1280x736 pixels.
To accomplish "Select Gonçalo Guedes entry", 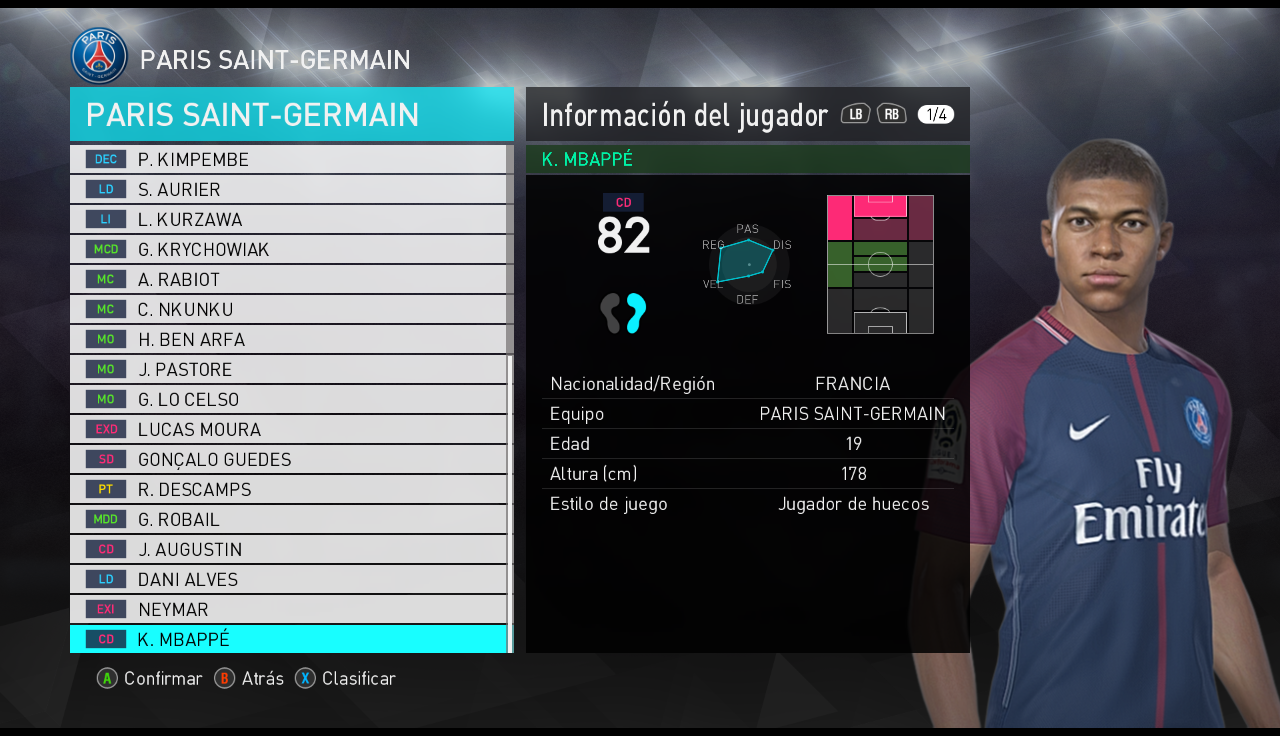I will [x=288, y=460].
